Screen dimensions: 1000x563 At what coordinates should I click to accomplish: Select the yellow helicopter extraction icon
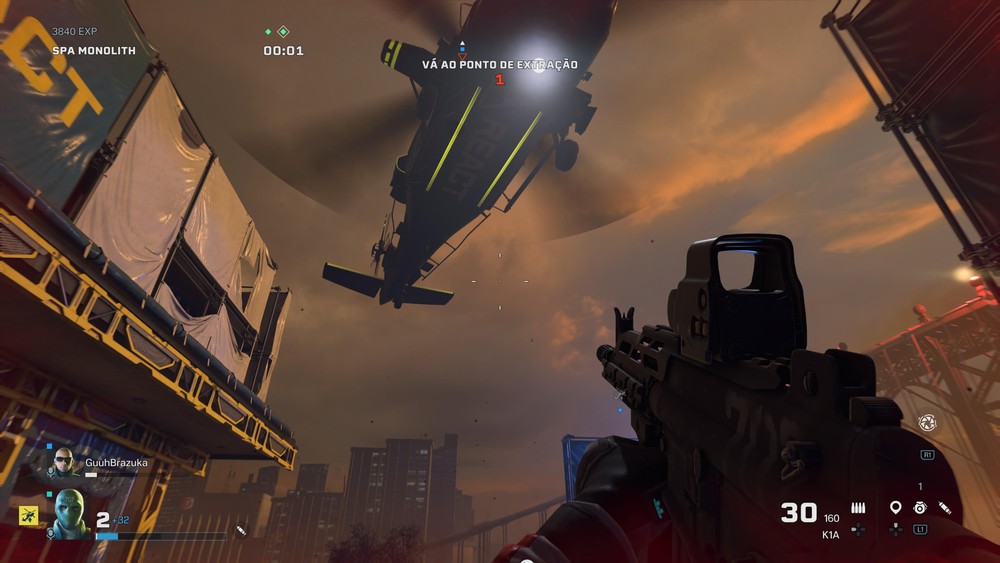(28, 515)
